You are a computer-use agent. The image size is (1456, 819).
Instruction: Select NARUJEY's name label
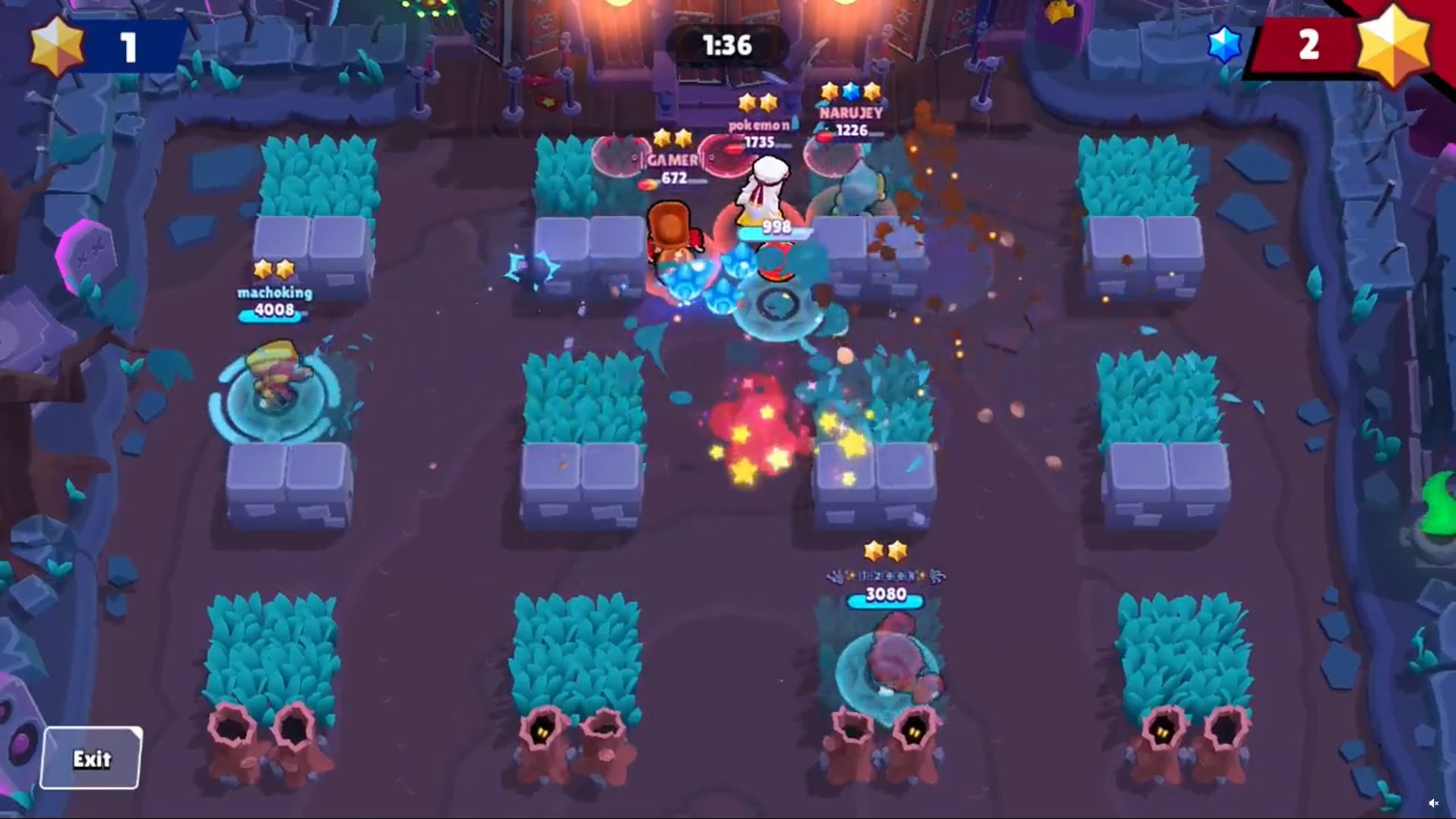851,113
